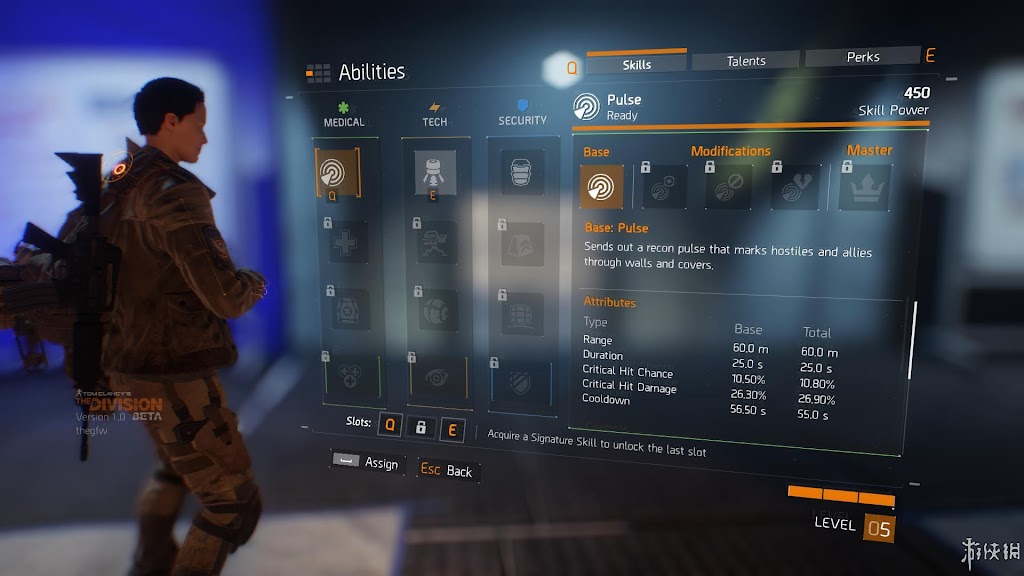Choose the Sticky Bomb skill under Tech

point(435,172)
